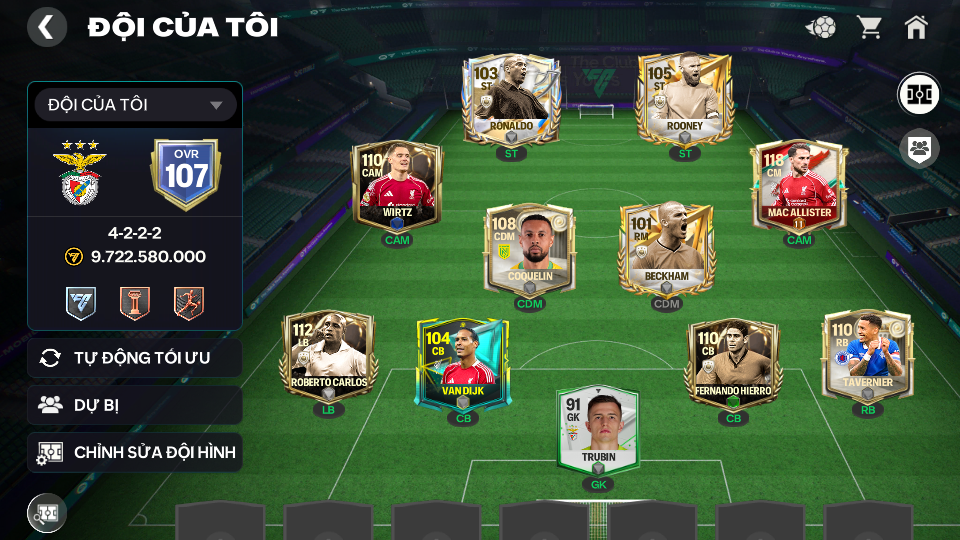Tap the football icon in top bar

coord(821,27)
